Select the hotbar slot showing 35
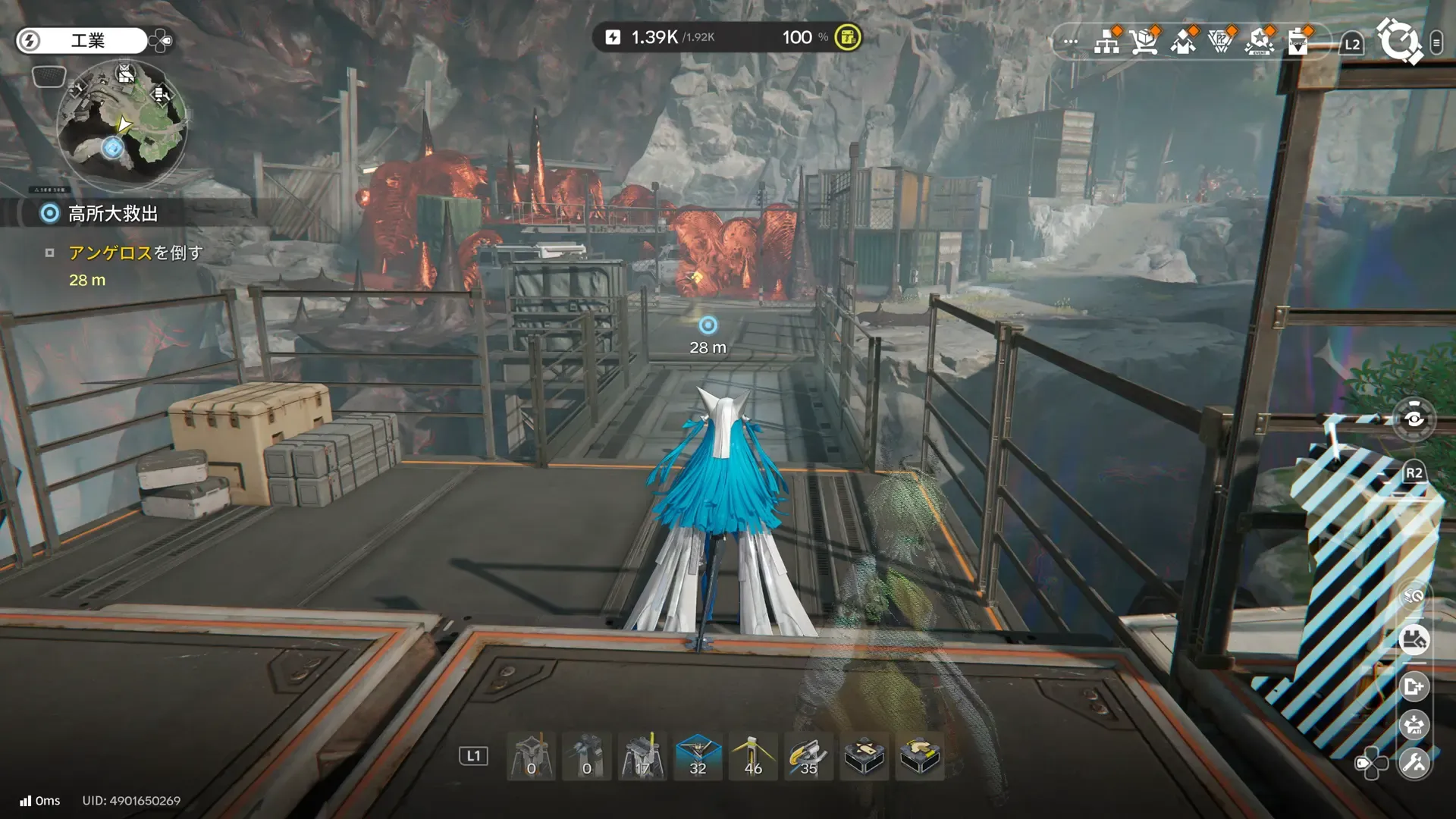 808,756
